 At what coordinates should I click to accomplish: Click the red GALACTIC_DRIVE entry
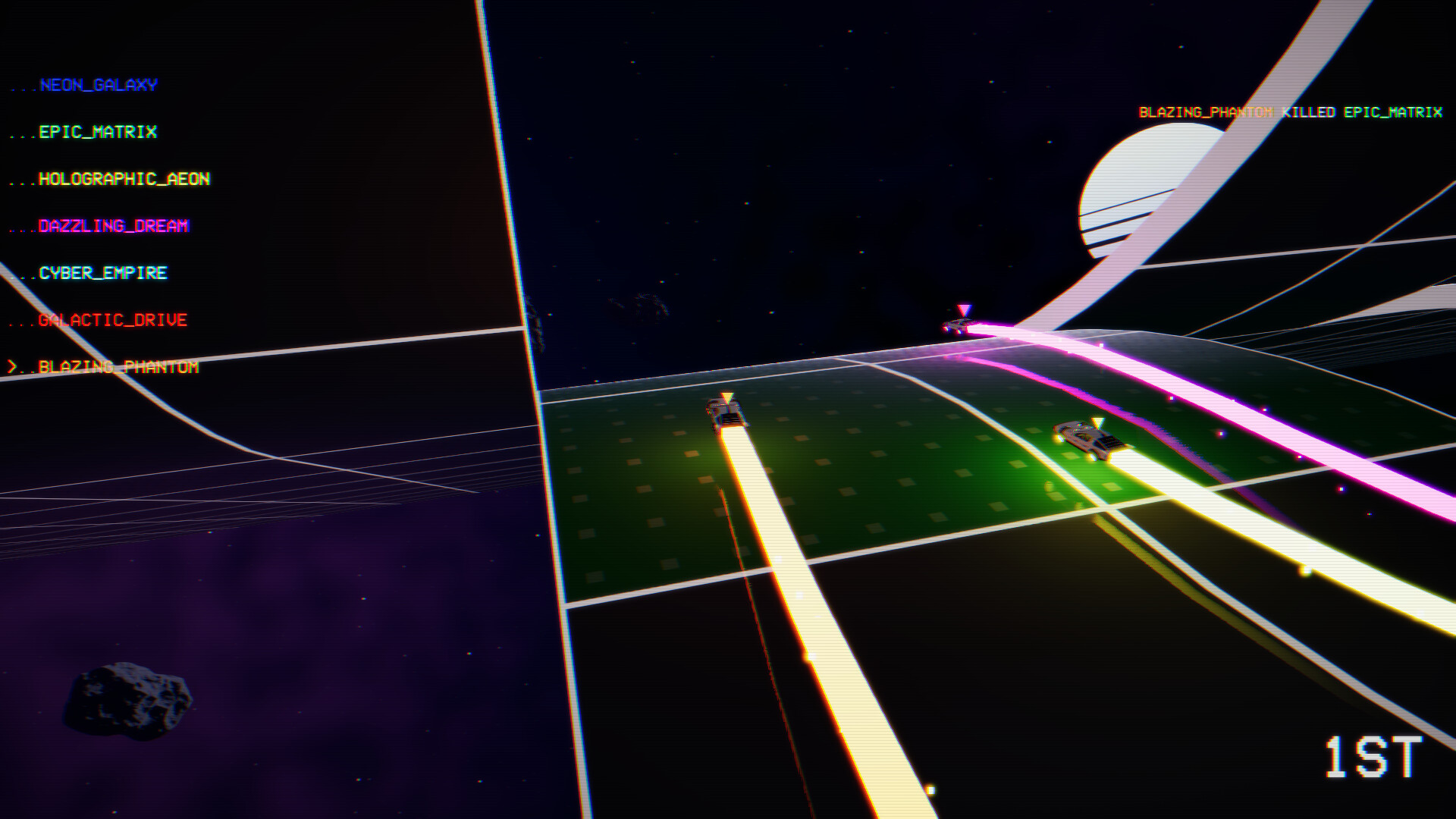click(110, 320)
